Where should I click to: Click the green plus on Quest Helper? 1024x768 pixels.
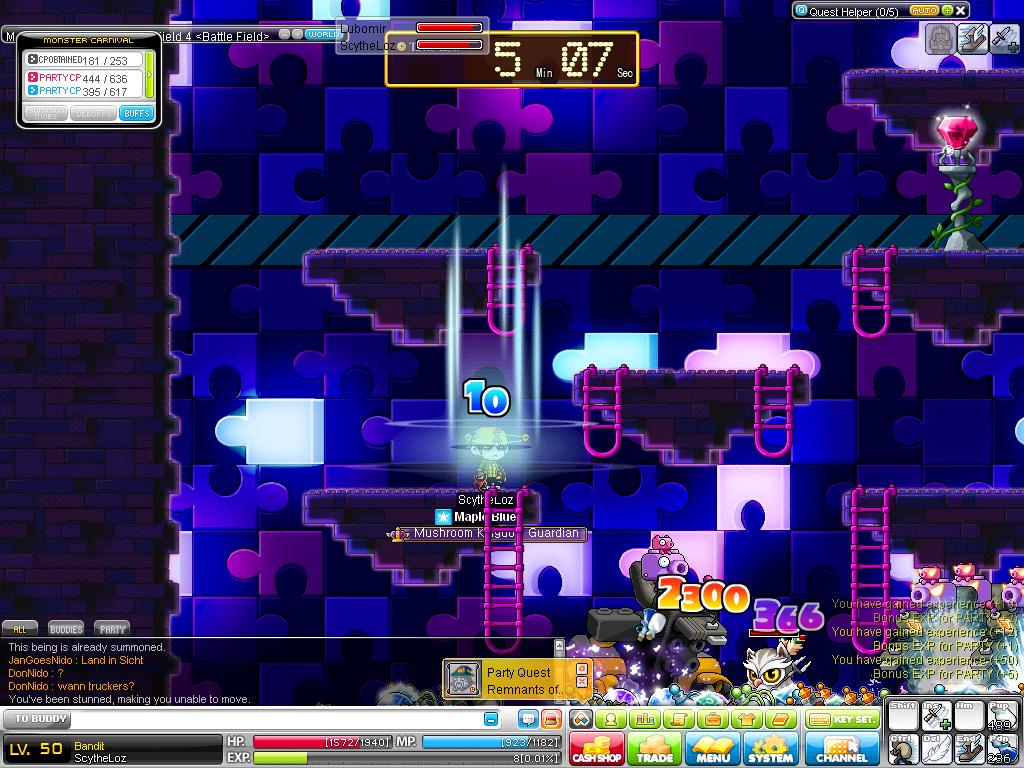coord(946,10)
